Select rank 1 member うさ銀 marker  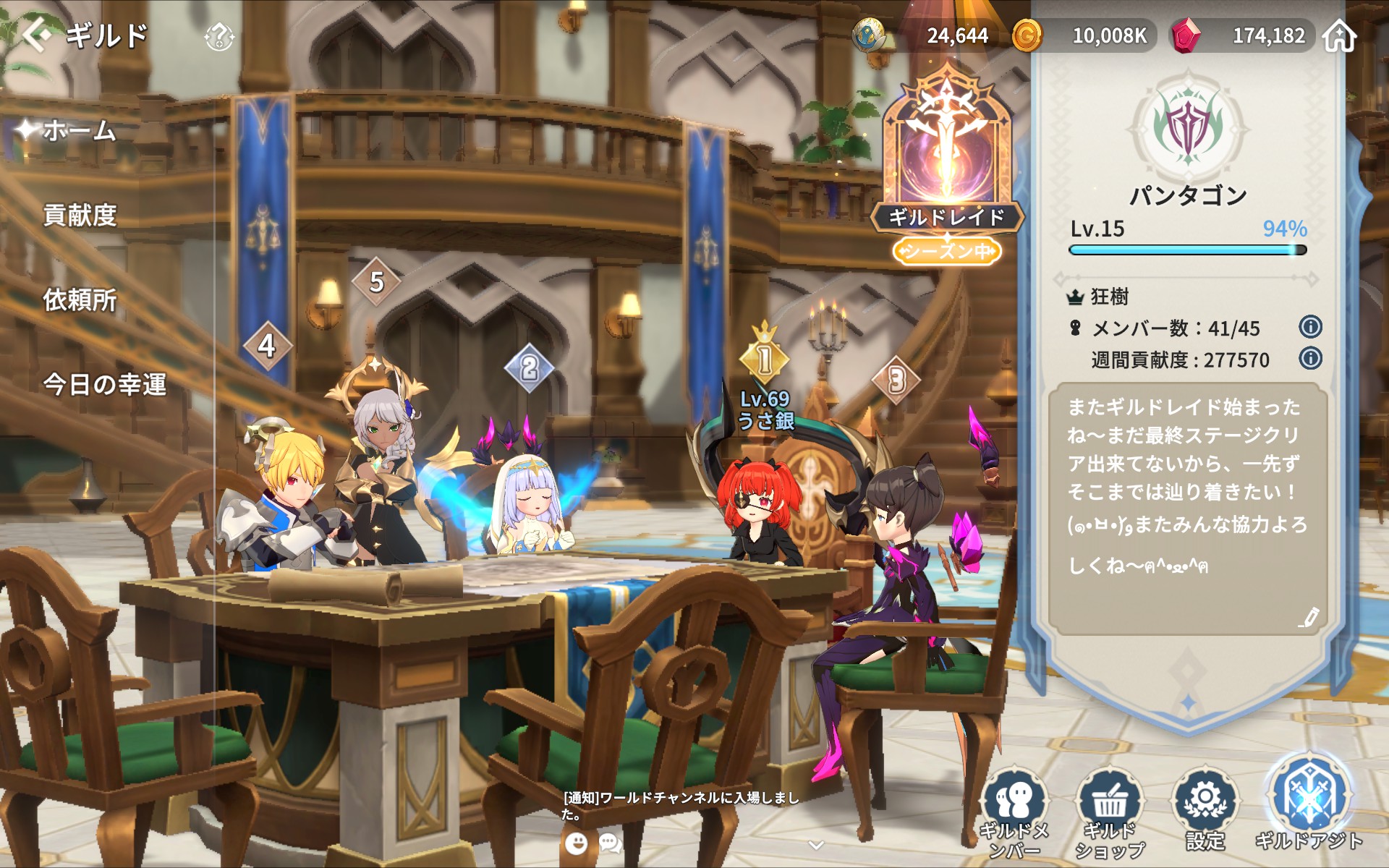pyautogui.click(x=765, y=359)
